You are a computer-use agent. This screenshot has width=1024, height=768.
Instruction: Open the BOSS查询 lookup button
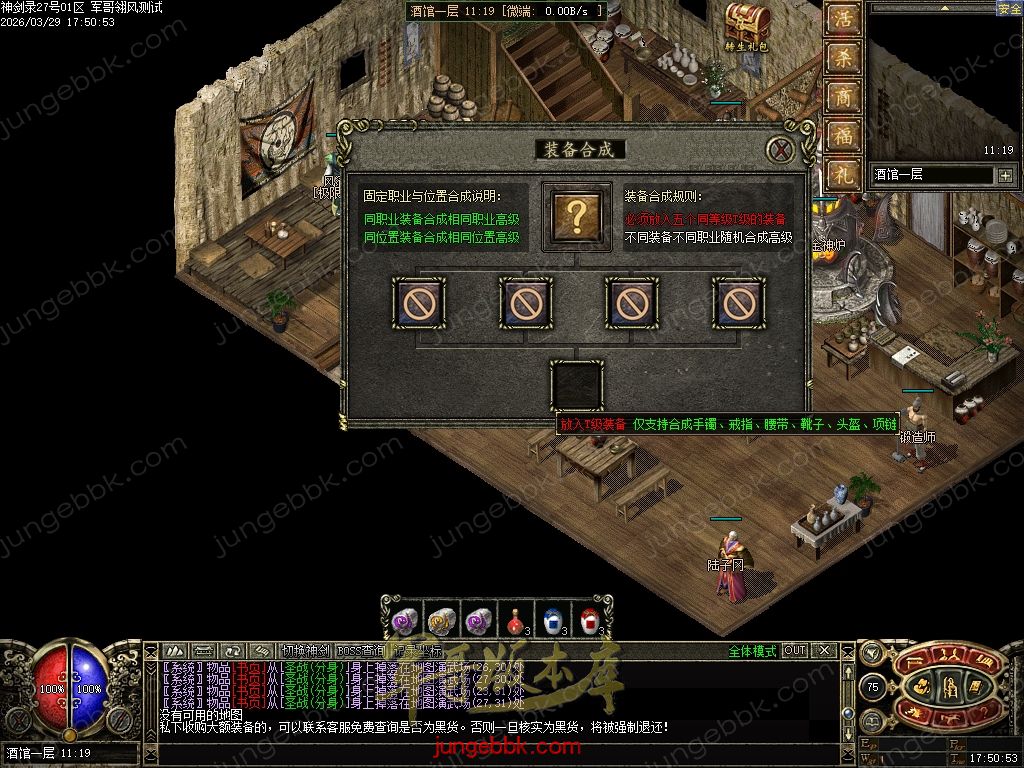tap(359, 651)
